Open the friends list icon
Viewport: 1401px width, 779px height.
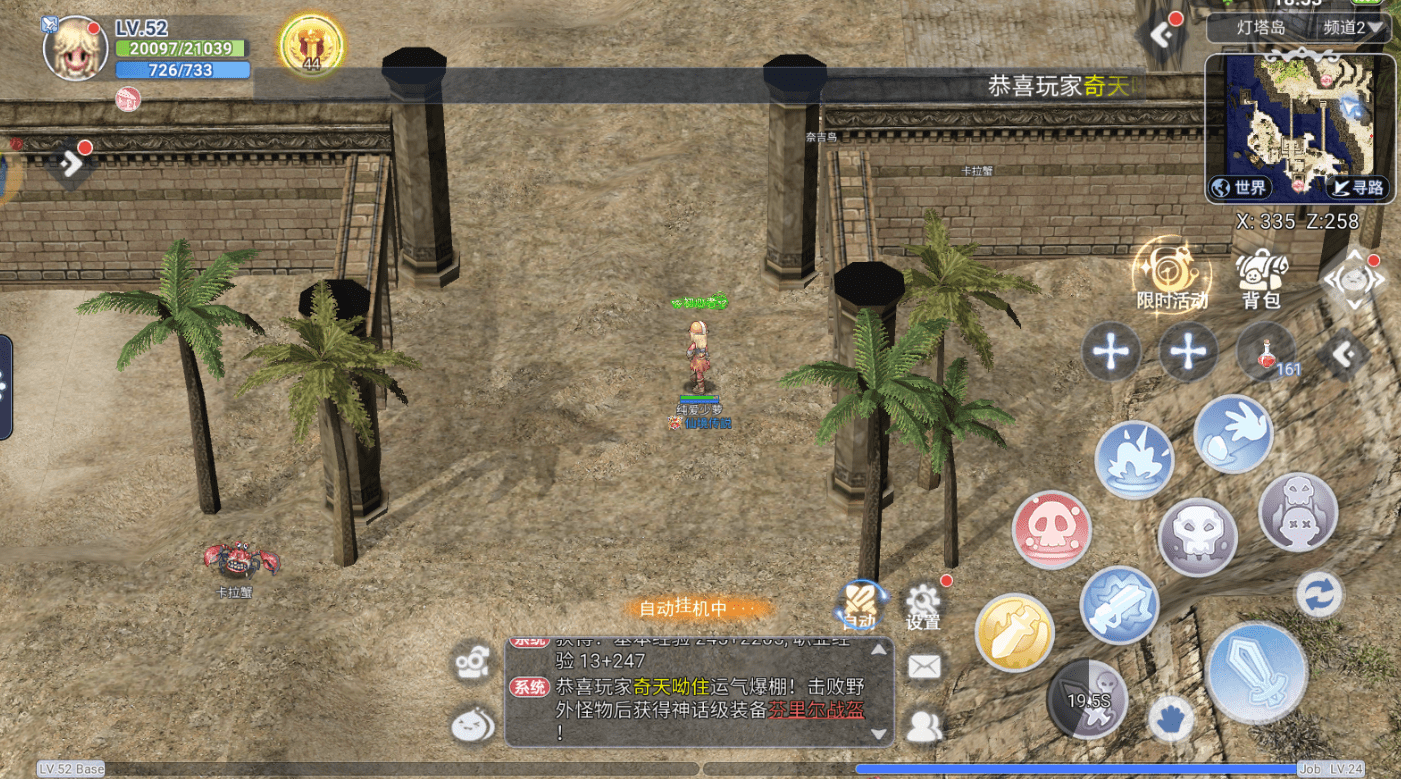pos(924,727)
